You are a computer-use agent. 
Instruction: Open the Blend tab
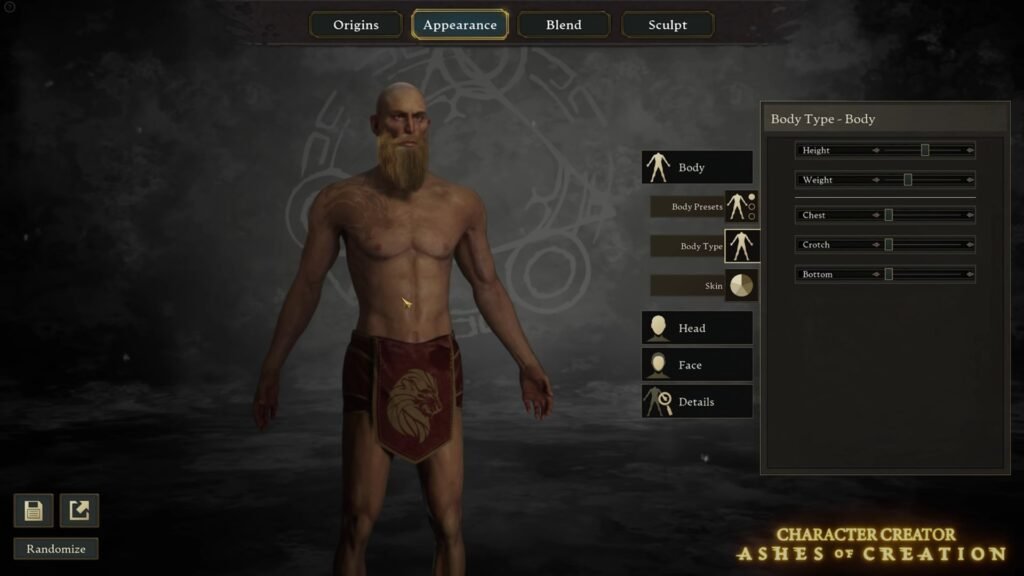(x=563, y=25)
